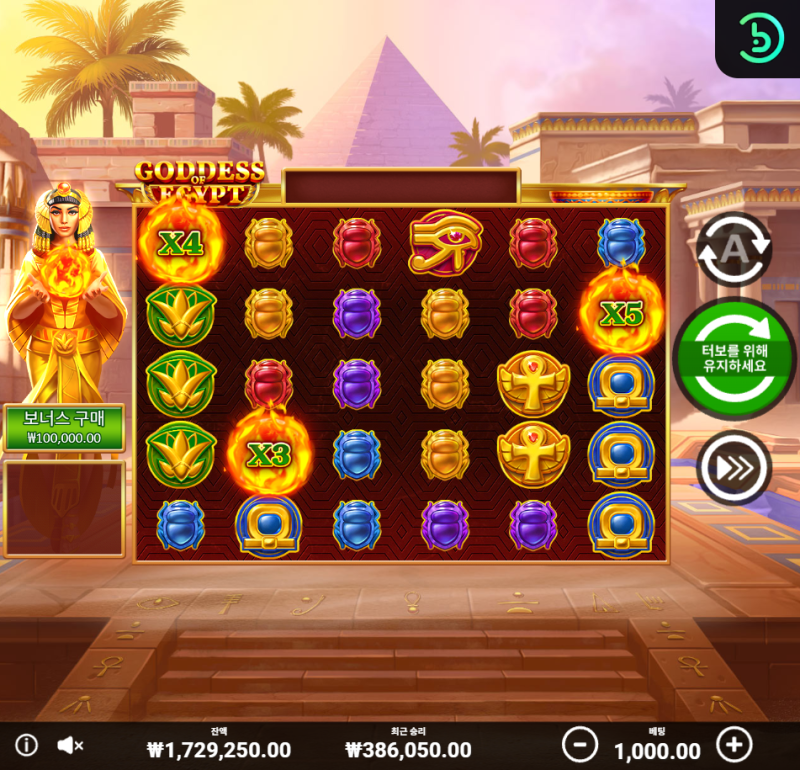Click the green provider logo badge
This screenshot has width=800, height=770.
point(758,38)
